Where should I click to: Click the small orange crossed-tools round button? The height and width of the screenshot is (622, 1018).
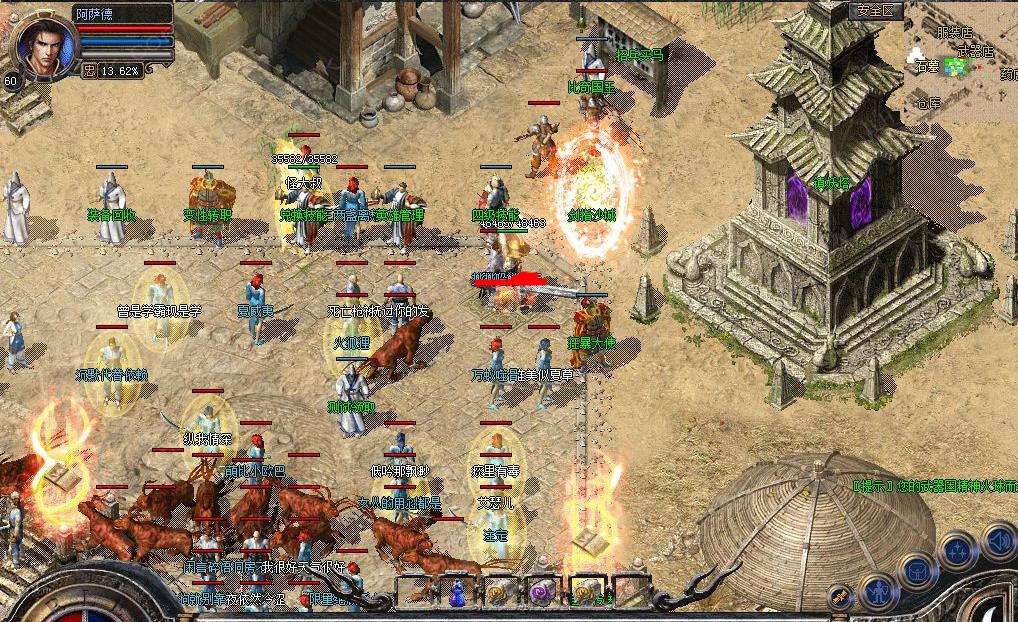841,596
